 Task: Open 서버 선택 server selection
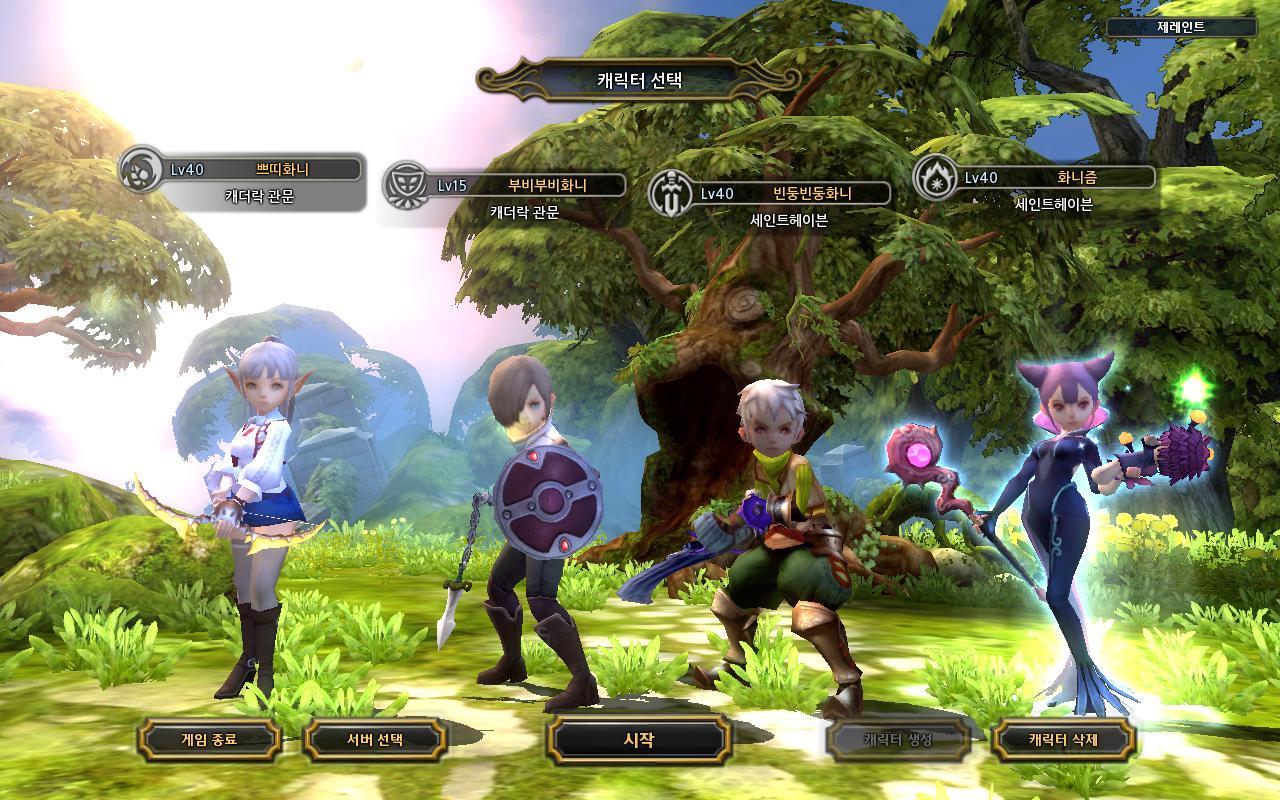tap(375, 740)
